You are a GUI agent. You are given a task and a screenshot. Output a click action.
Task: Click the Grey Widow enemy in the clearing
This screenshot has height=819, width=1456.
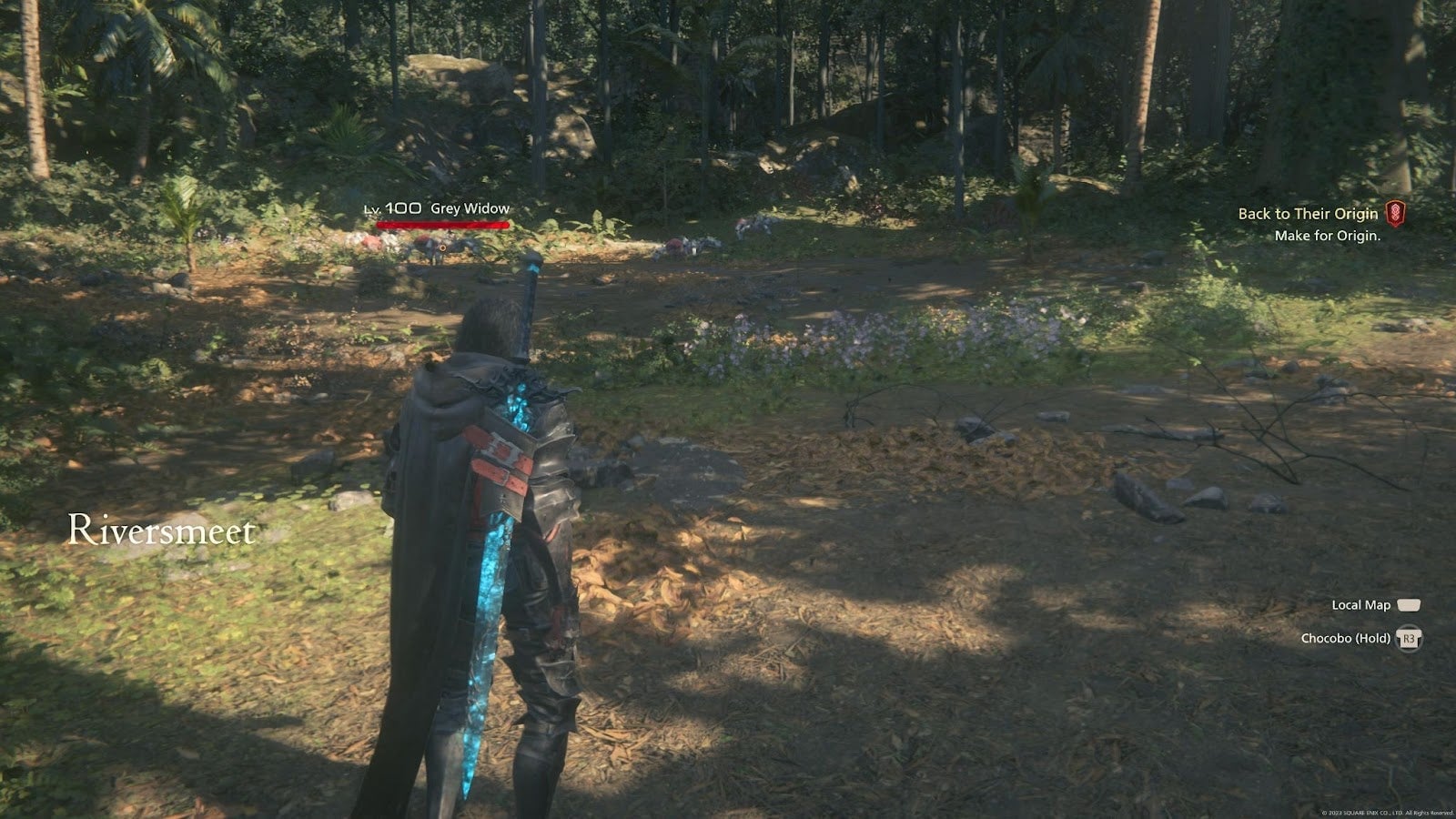coord(432,246)
